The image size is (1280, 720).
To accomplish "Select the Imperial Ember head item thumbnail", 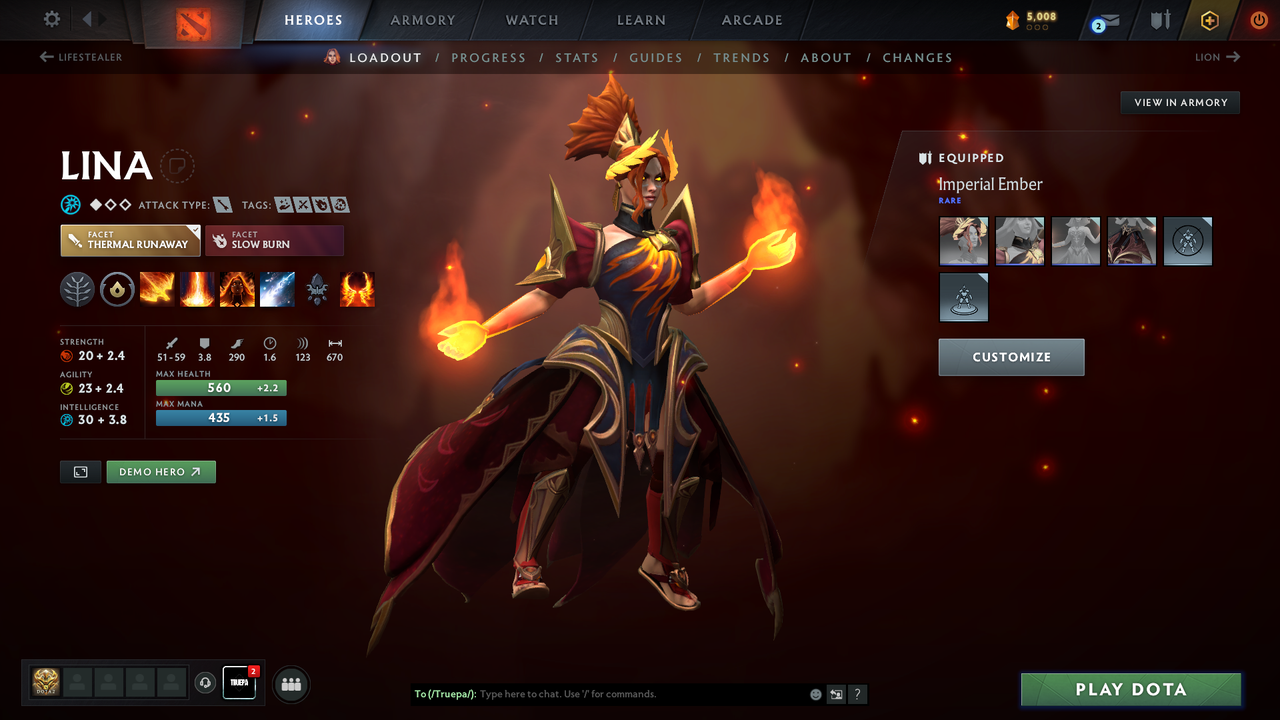I will coord(963,241).
